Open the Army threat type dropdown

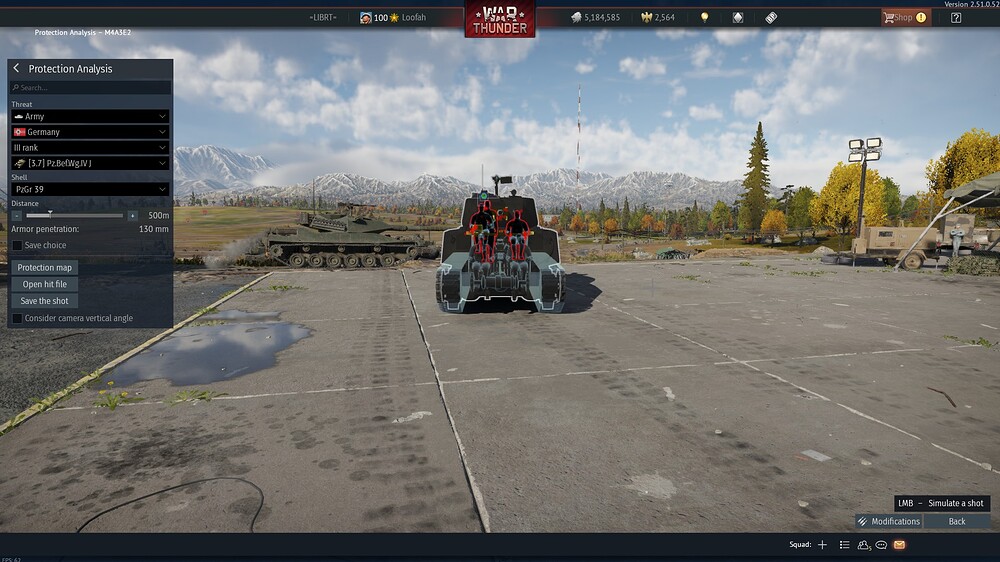tap(89, 117)
